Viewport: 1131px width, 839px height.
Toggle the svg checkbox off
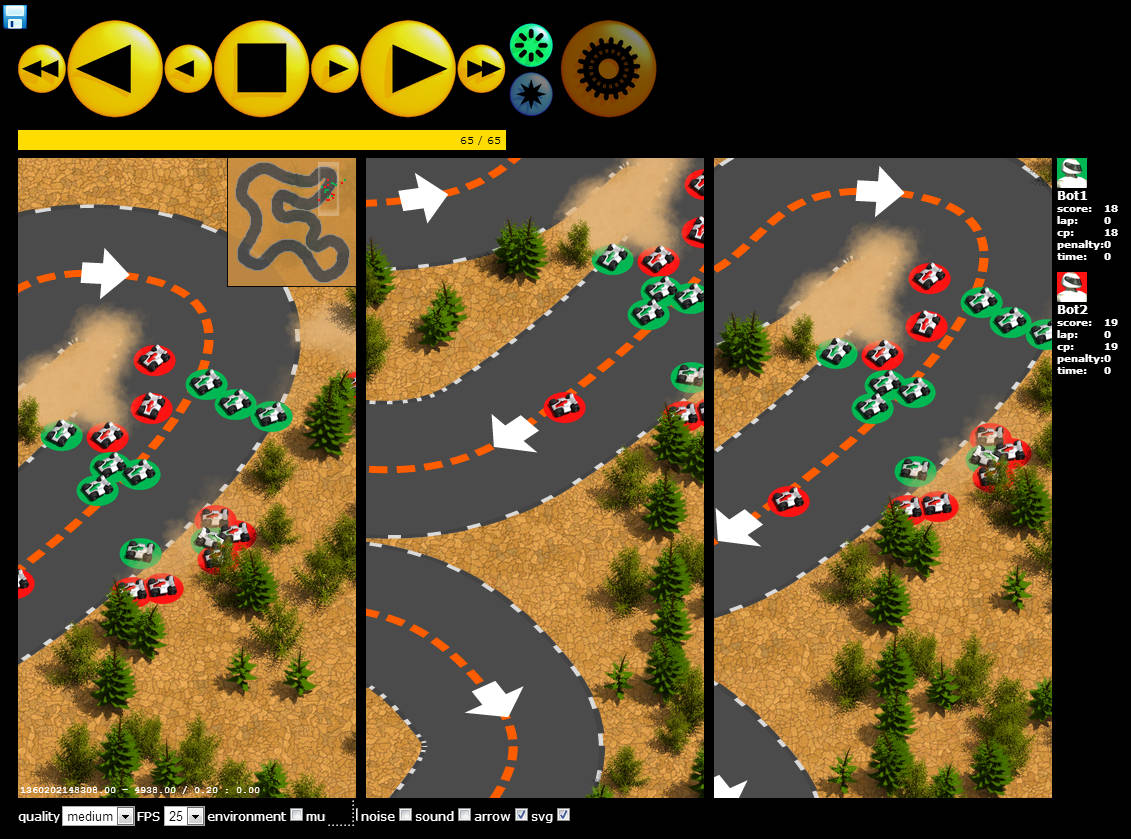click(x=563, y=816)
